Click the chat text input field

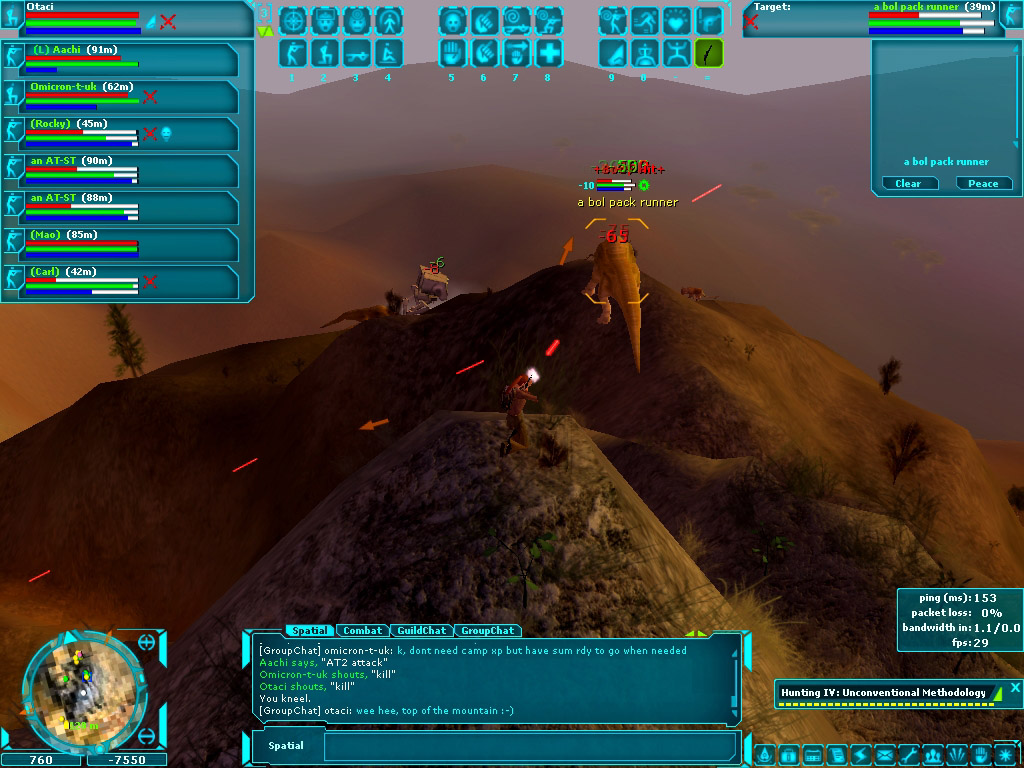tap(530, 746)
